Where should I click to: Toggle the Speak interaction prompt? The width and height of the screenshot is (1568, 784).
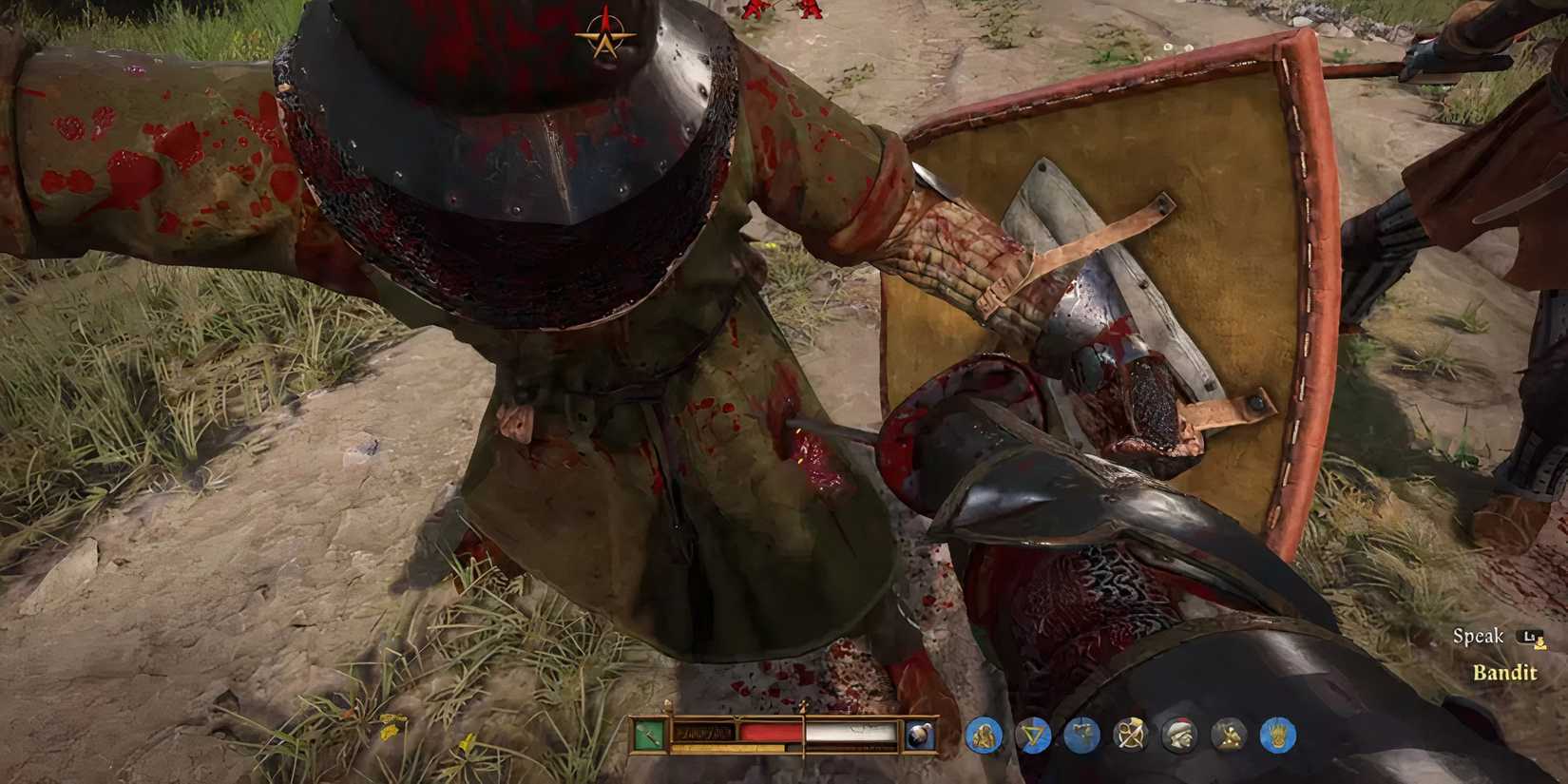[1480, 636]
